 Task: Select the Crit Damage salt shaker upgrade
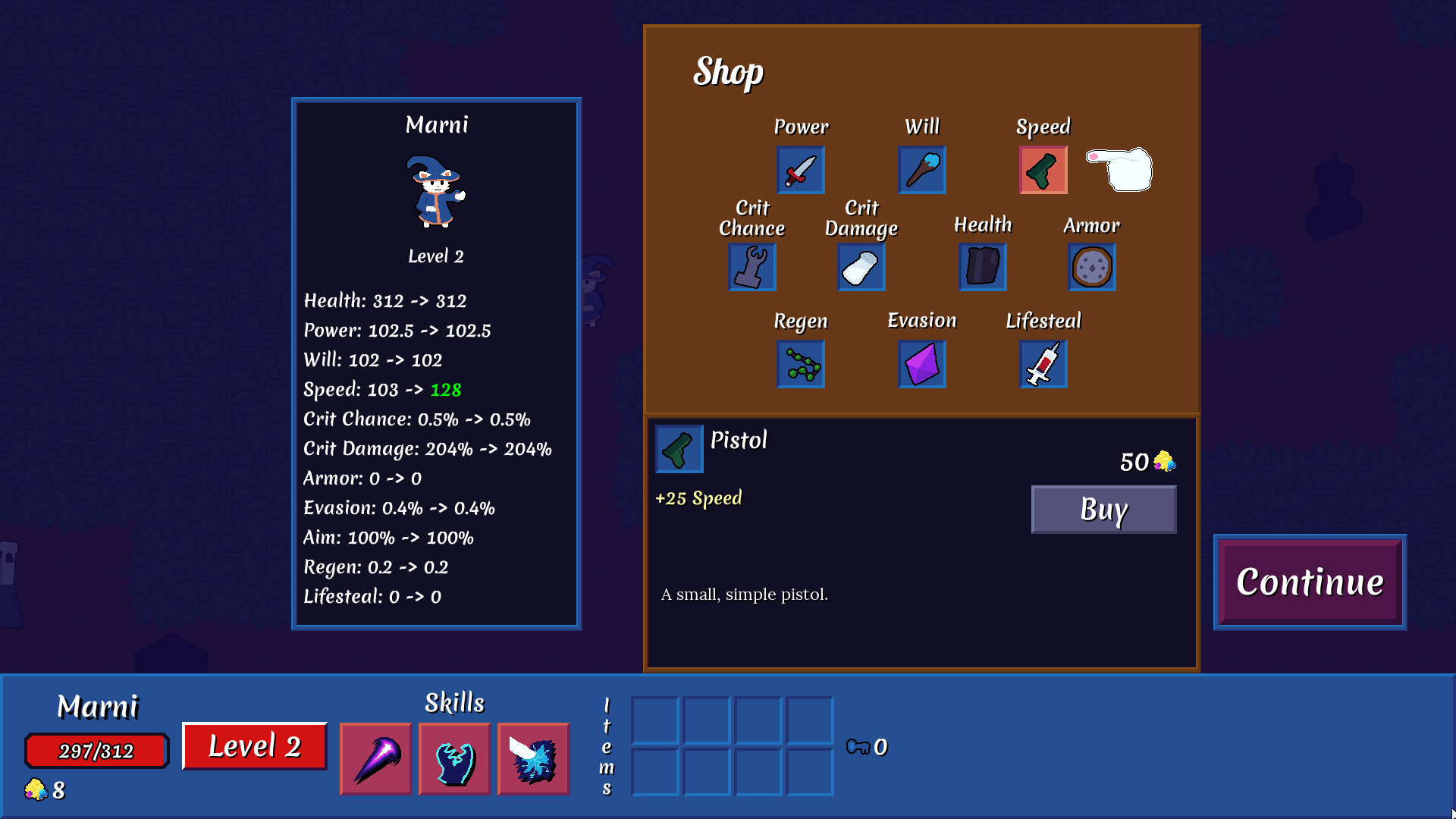coord(861,267)
